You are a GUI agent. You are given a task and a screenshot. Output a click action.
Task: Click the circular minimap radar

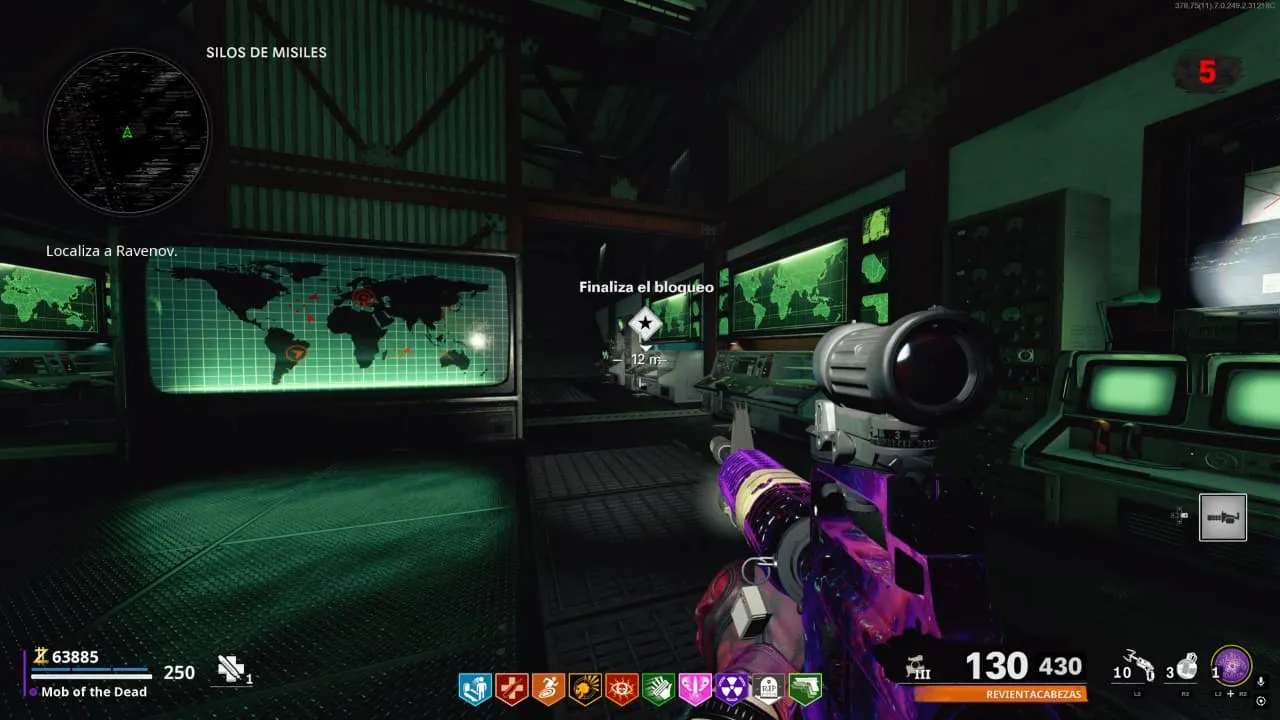click(127, 133)
